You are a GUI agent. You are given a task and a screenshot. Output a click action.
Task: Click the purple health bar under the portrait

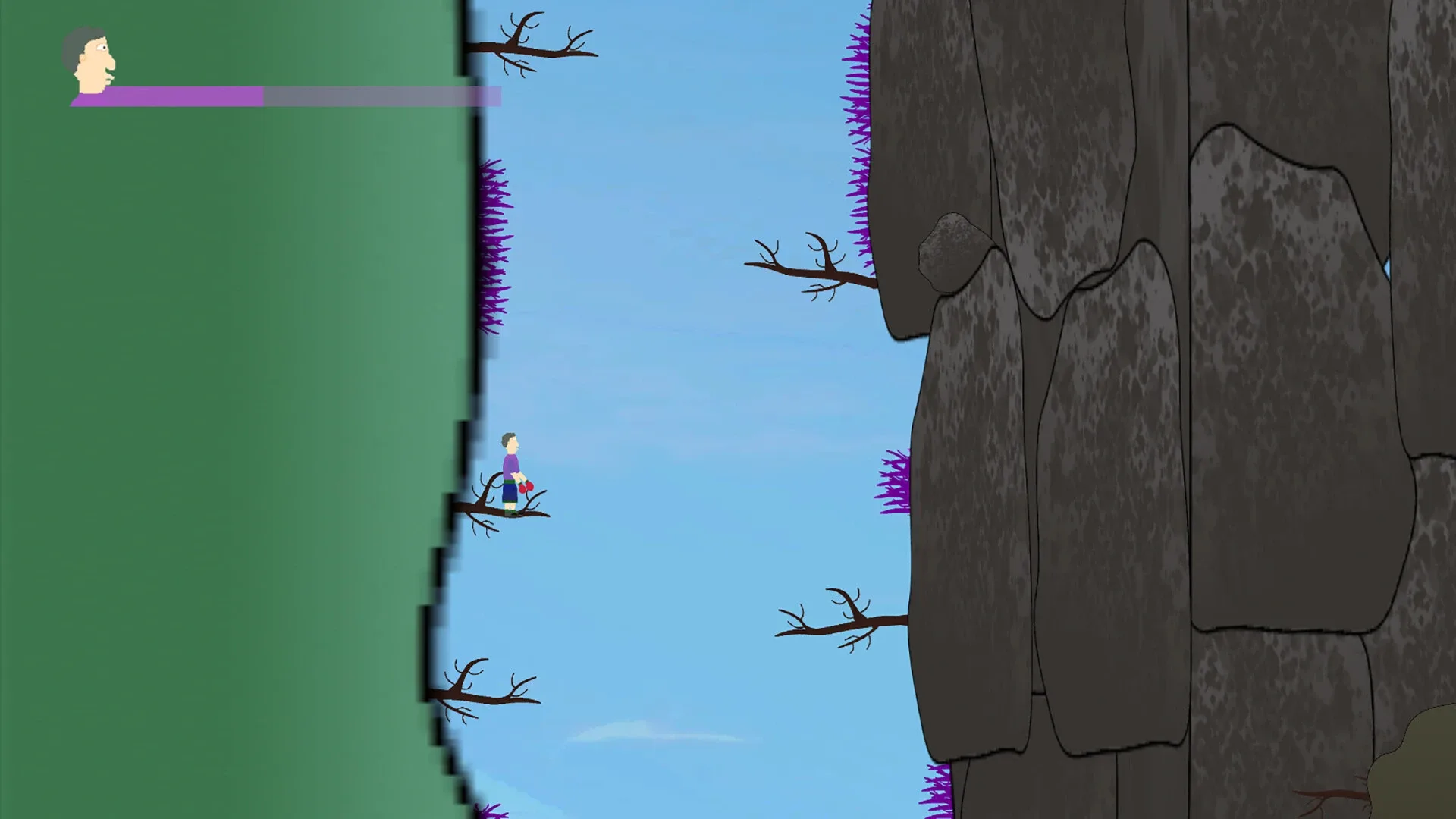point(182,96)
